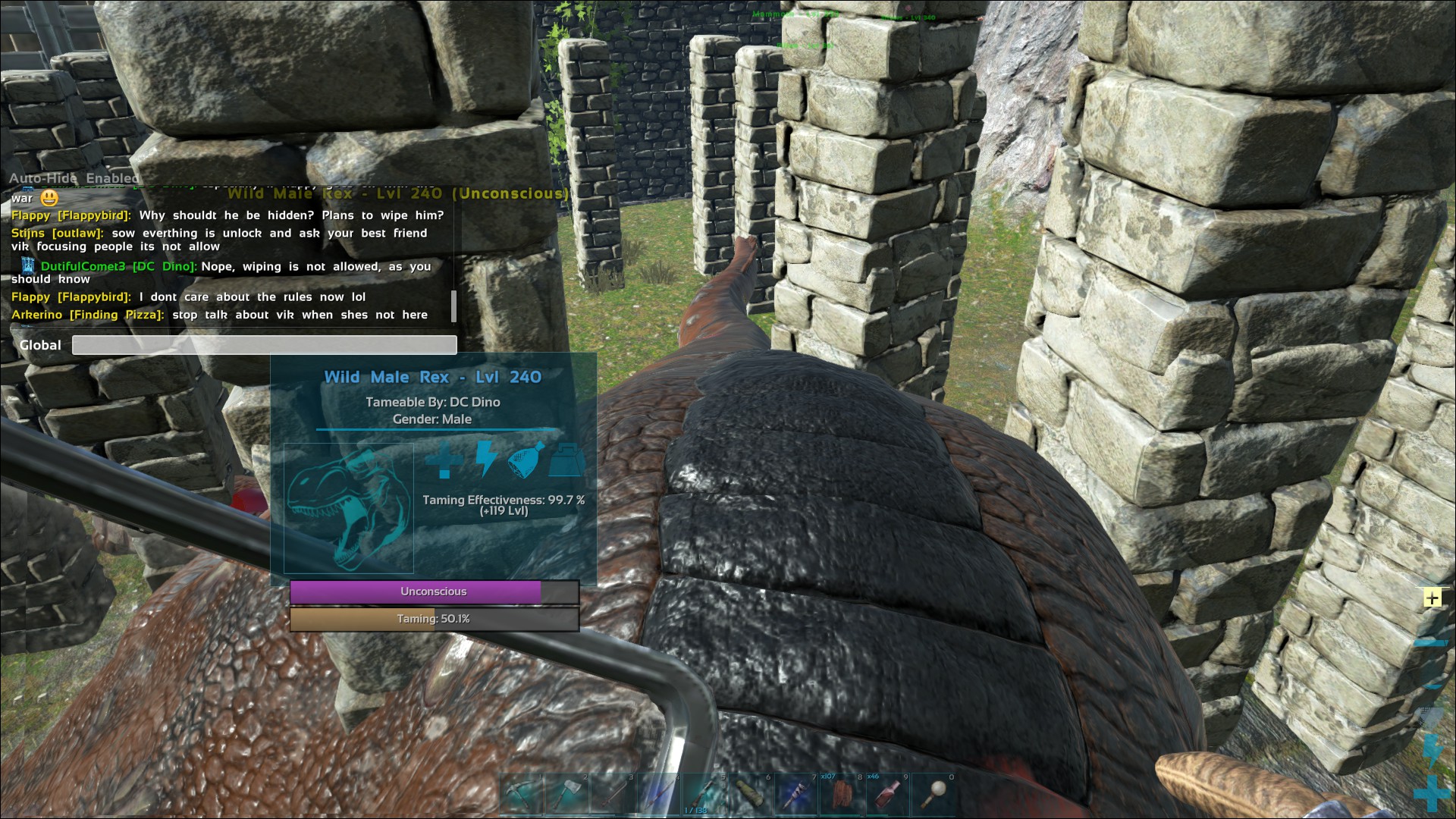1456x819 pixels.
Task: Click the yellow plus level-up notification
Action: [1432, 598]
